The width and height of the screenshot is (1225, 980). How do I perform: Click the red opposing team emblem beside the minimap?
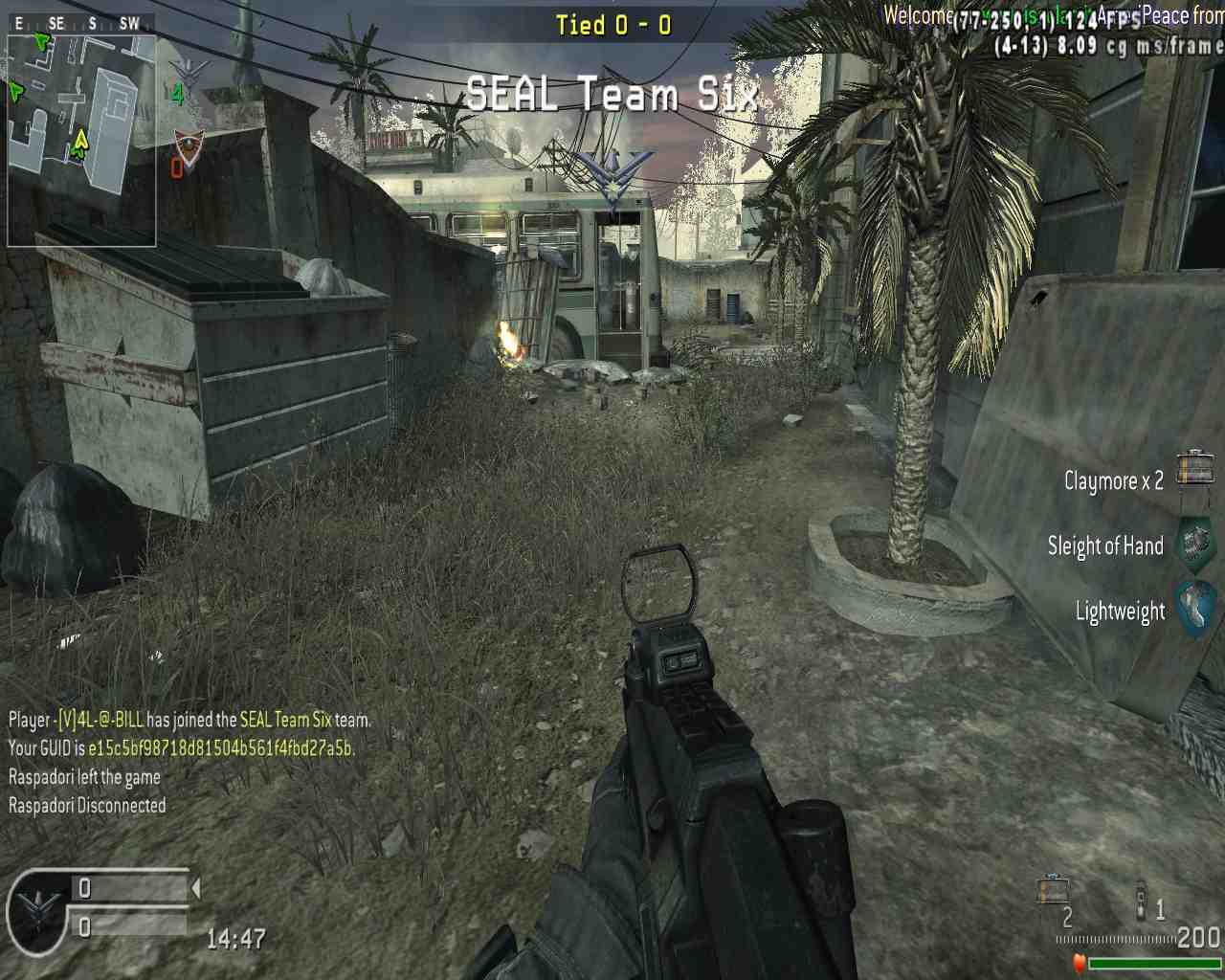click(189, 149)
